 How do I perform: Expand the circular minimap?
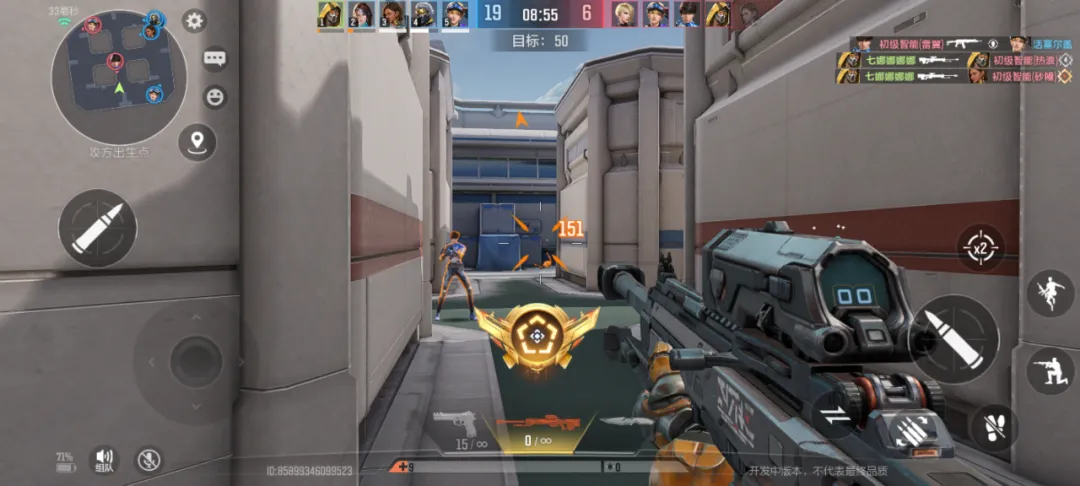click(119, 77)
